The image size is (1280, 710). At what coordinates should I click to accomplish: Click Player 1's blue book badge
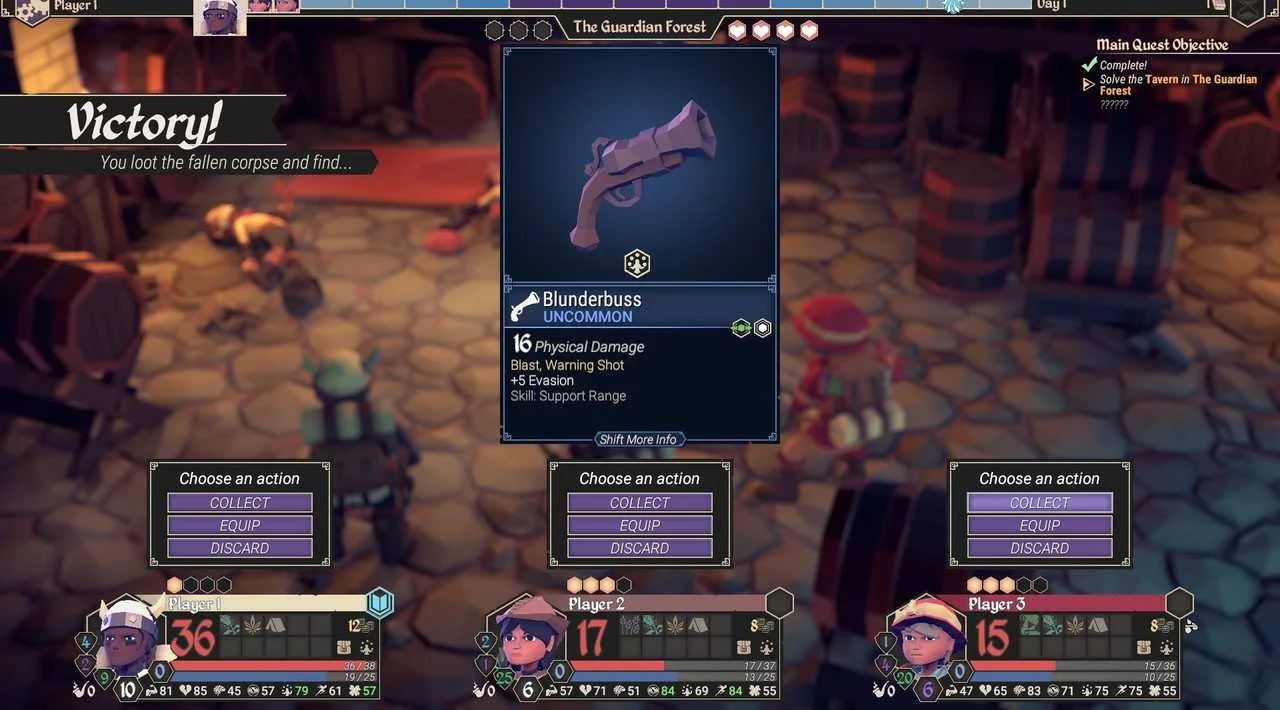380,603
